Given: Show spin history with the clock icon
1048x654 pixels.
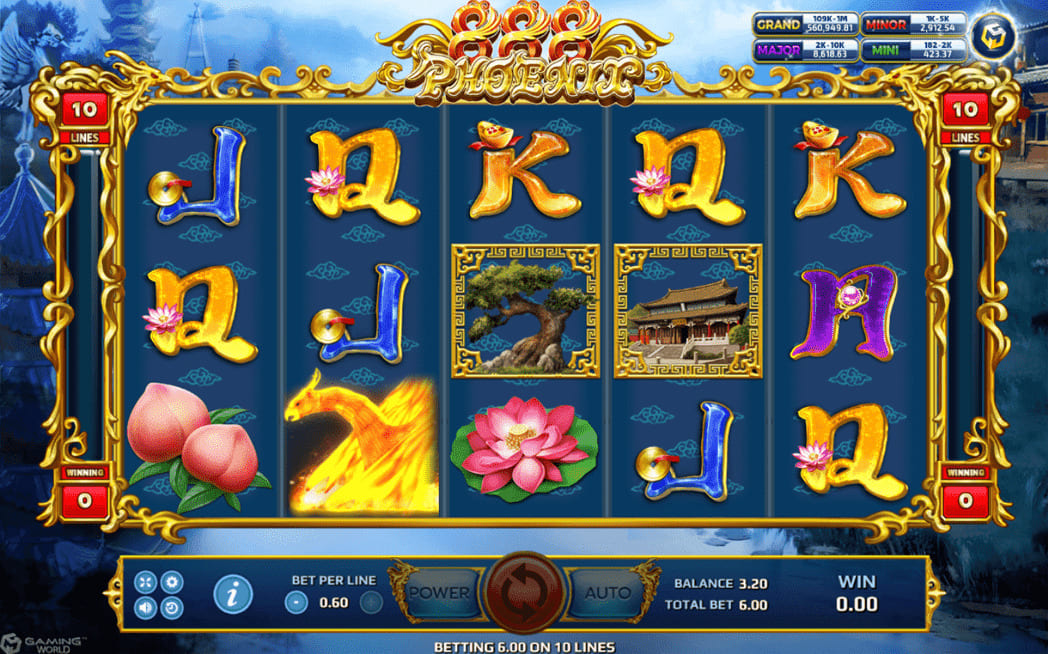Looking at the screenshot, I should point(172,607).
